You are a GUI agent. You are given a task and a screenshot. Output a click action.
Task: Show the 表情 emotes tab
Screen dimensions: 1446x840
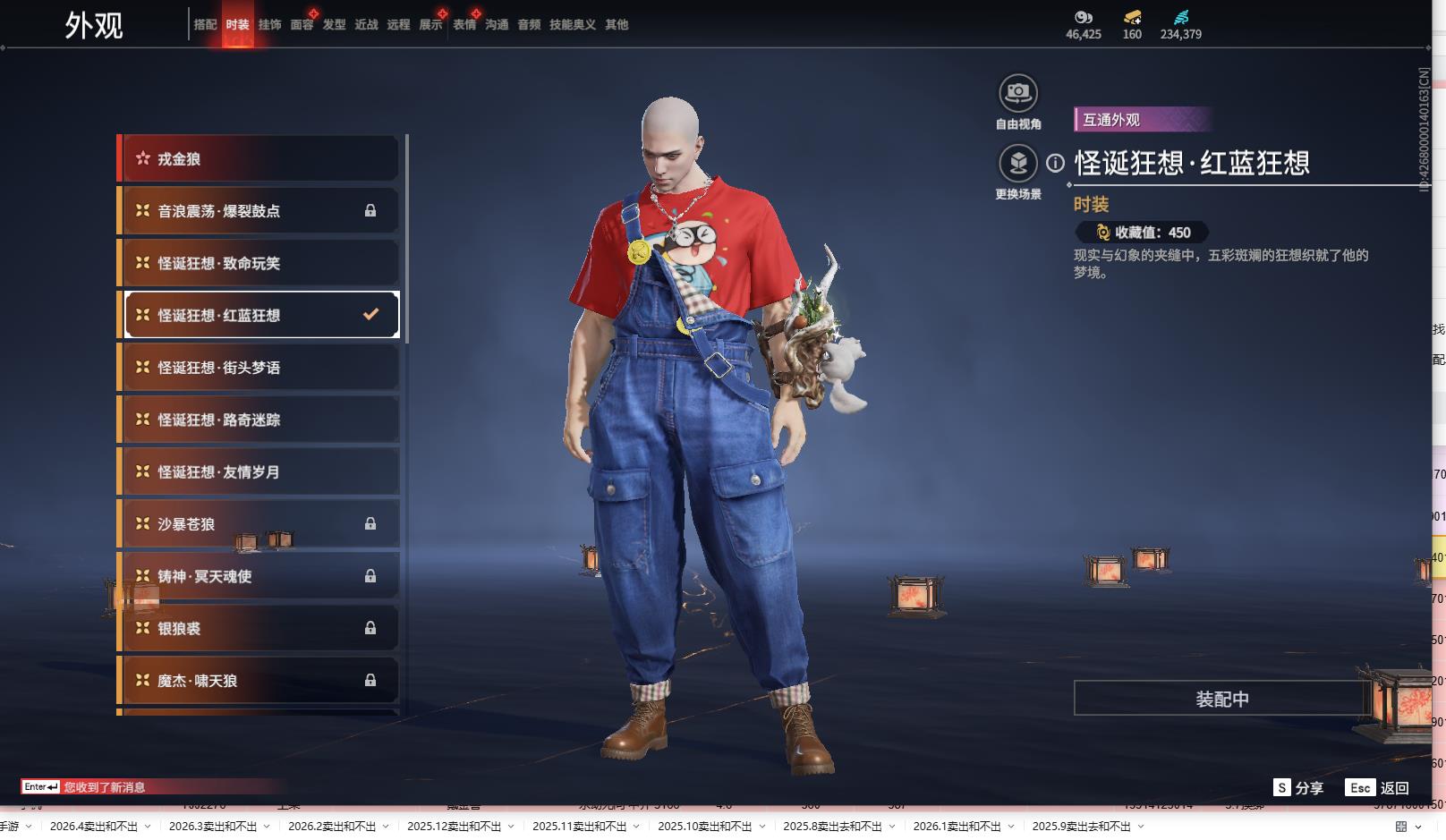464,24
